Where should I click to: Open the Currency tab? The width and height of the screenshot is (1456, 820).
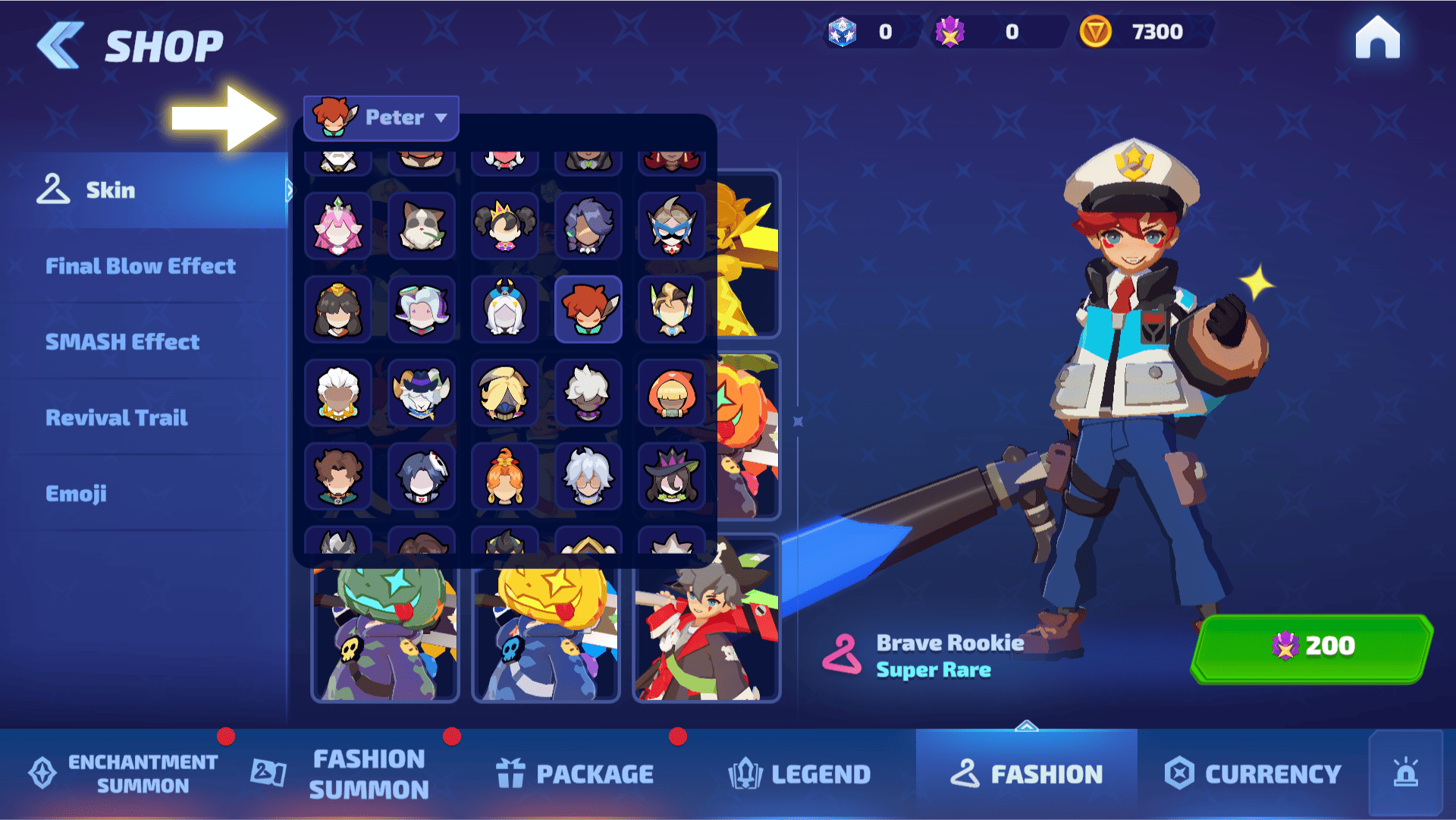pos(1254,774)
